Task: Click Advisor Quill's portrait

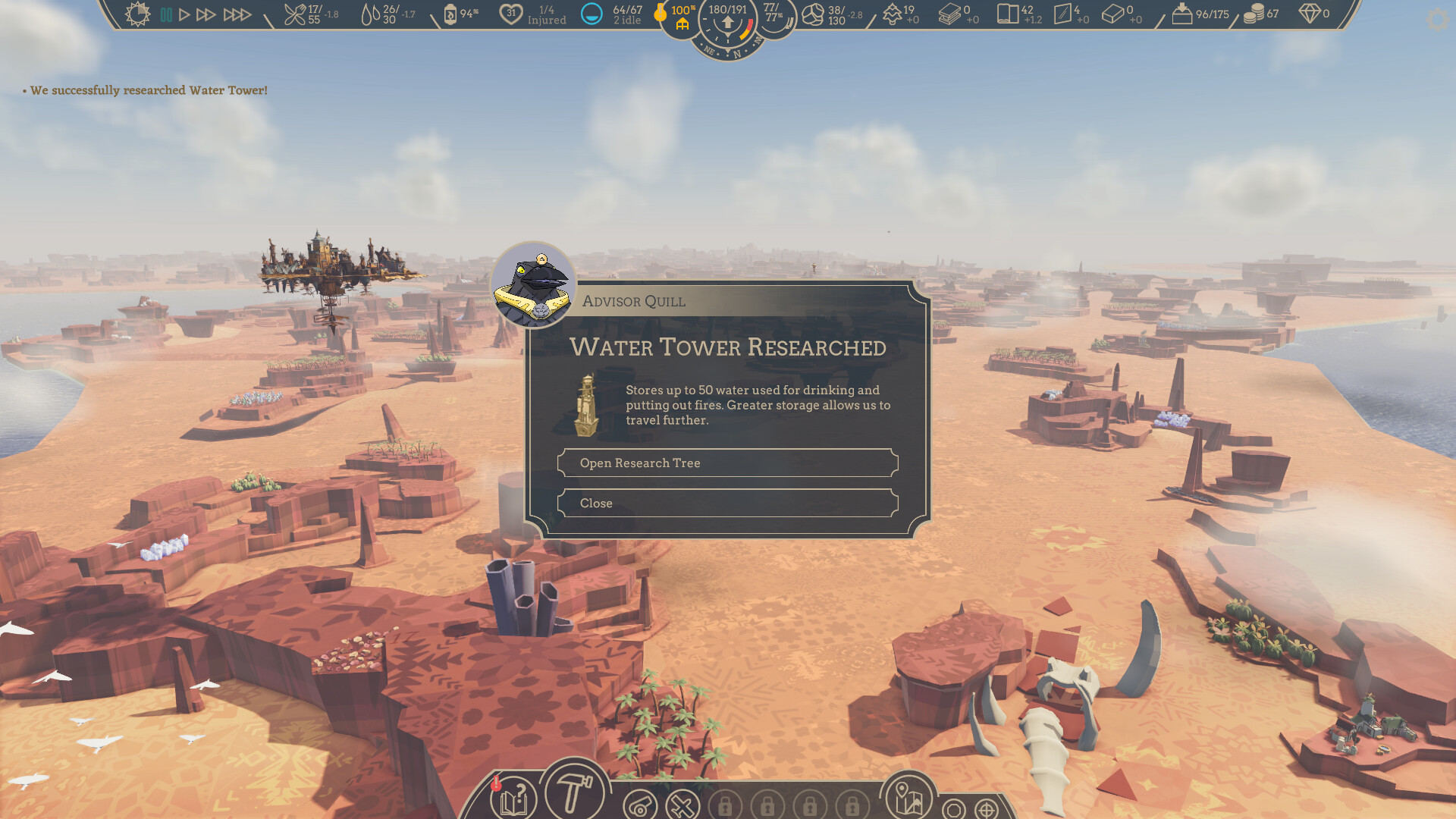Action: 535,285
